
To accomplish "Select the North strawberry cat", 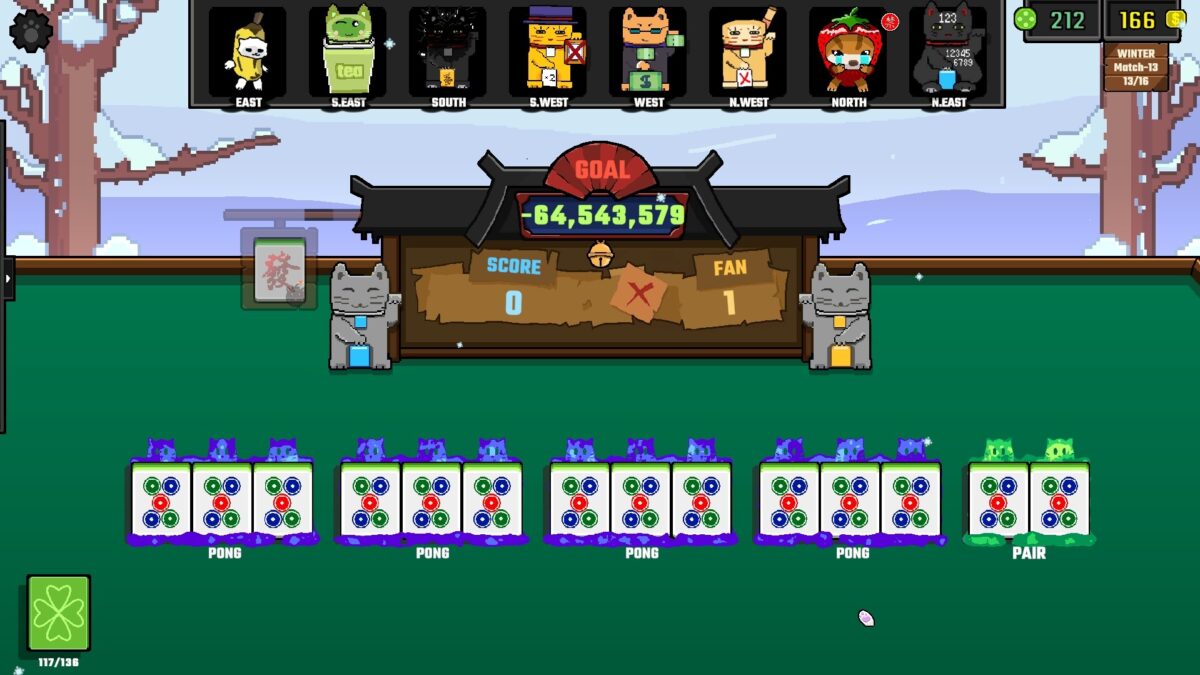I will (848, 52).
